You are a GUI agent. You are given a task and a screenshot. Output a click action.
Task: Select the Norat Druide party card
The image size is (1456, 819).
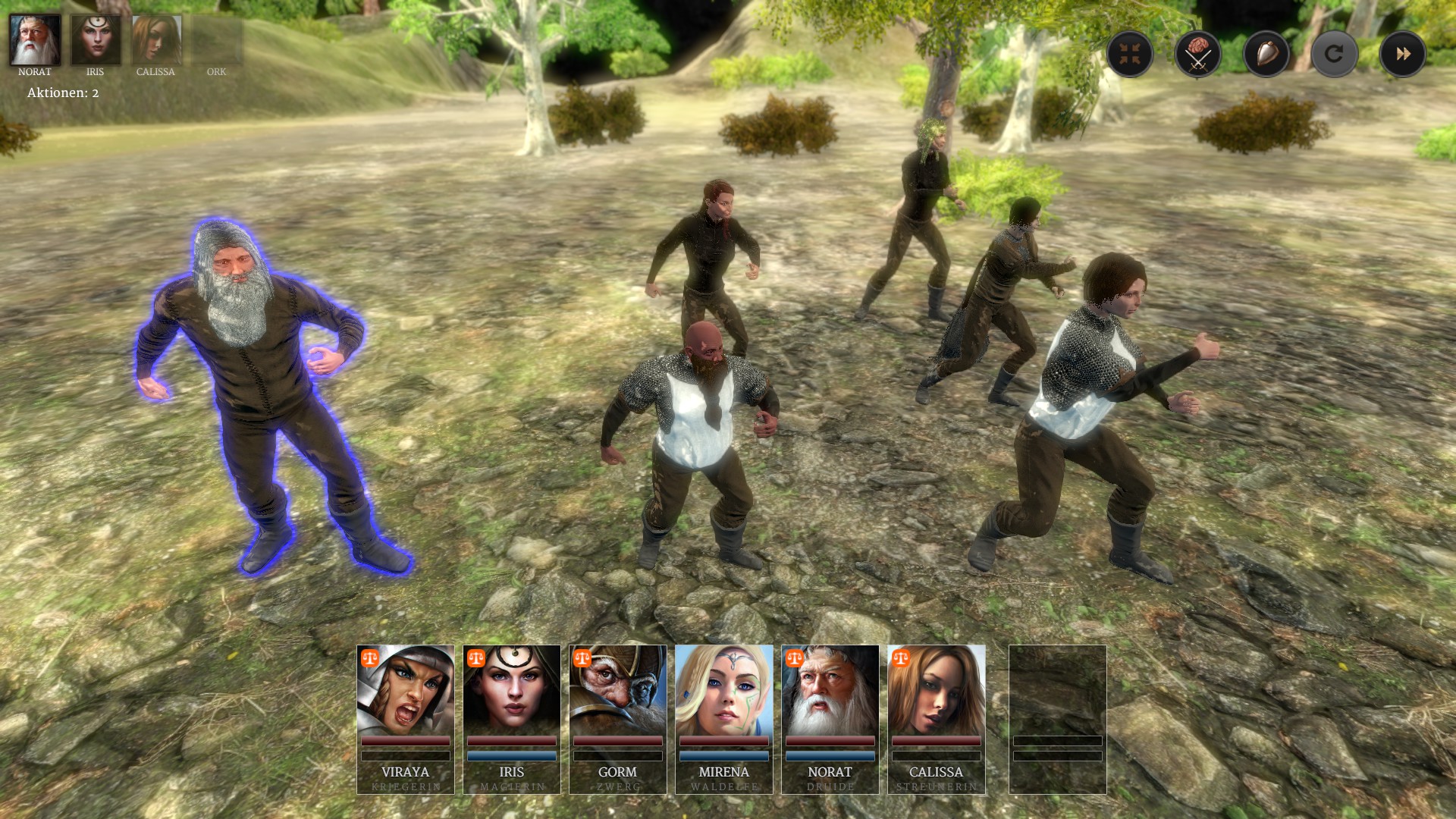pos(830,719)
